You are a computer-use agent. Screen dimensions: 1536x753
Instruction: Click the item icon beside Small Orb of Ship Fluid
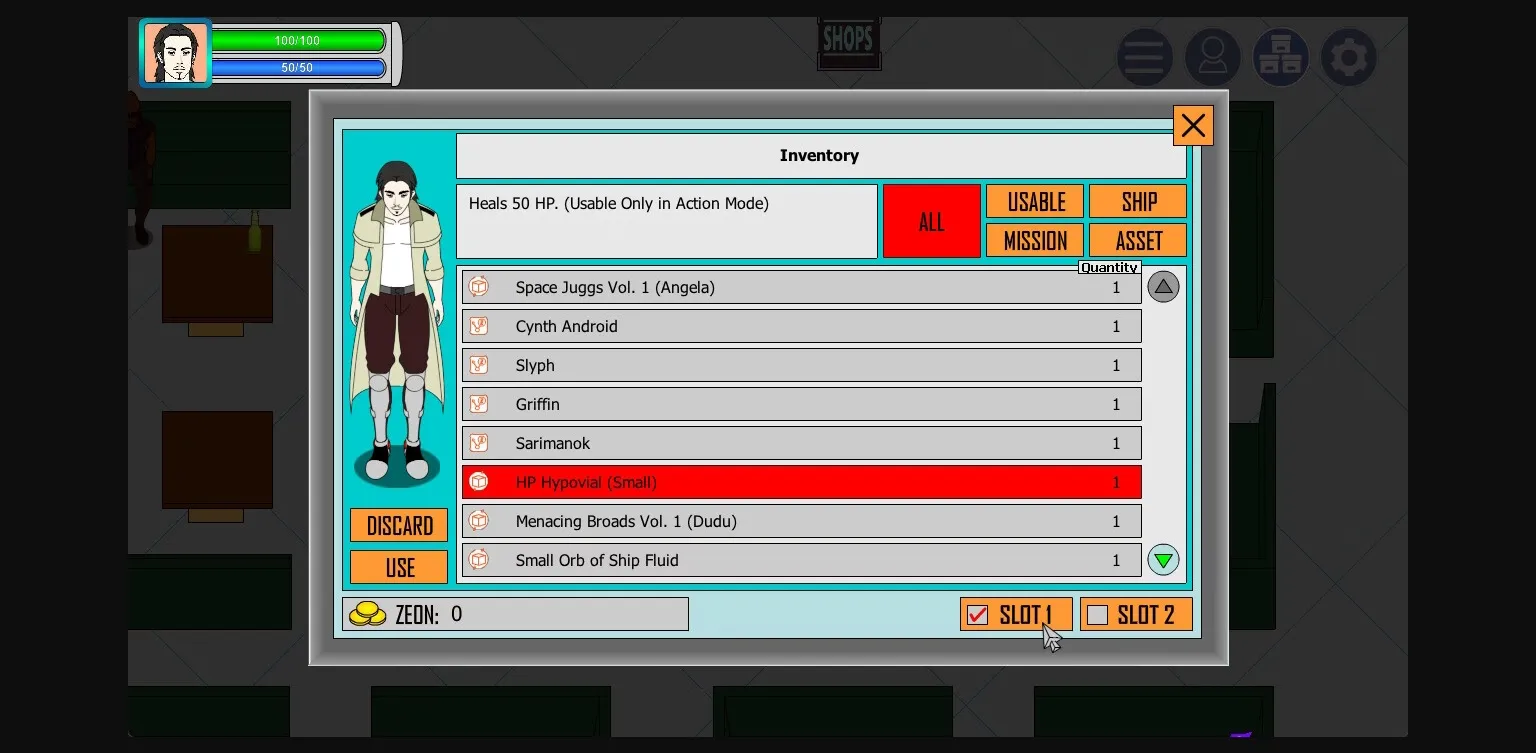[479, 560]
